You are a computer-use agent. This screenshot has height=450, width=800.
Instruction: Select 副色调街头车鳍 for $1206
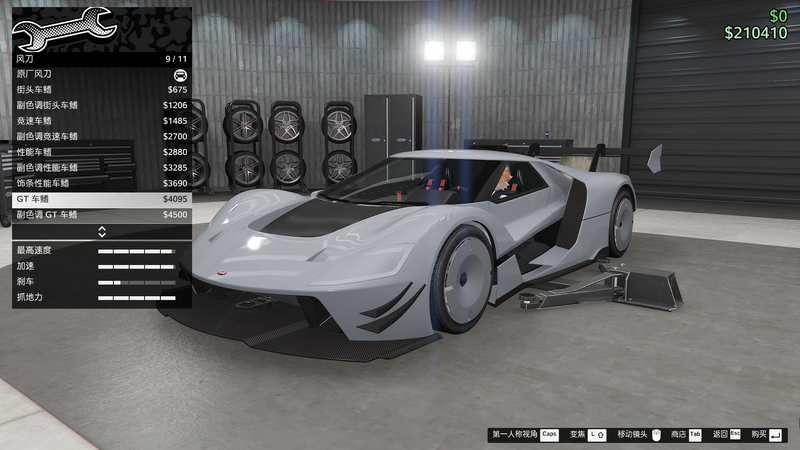click(x=100, y=105)
